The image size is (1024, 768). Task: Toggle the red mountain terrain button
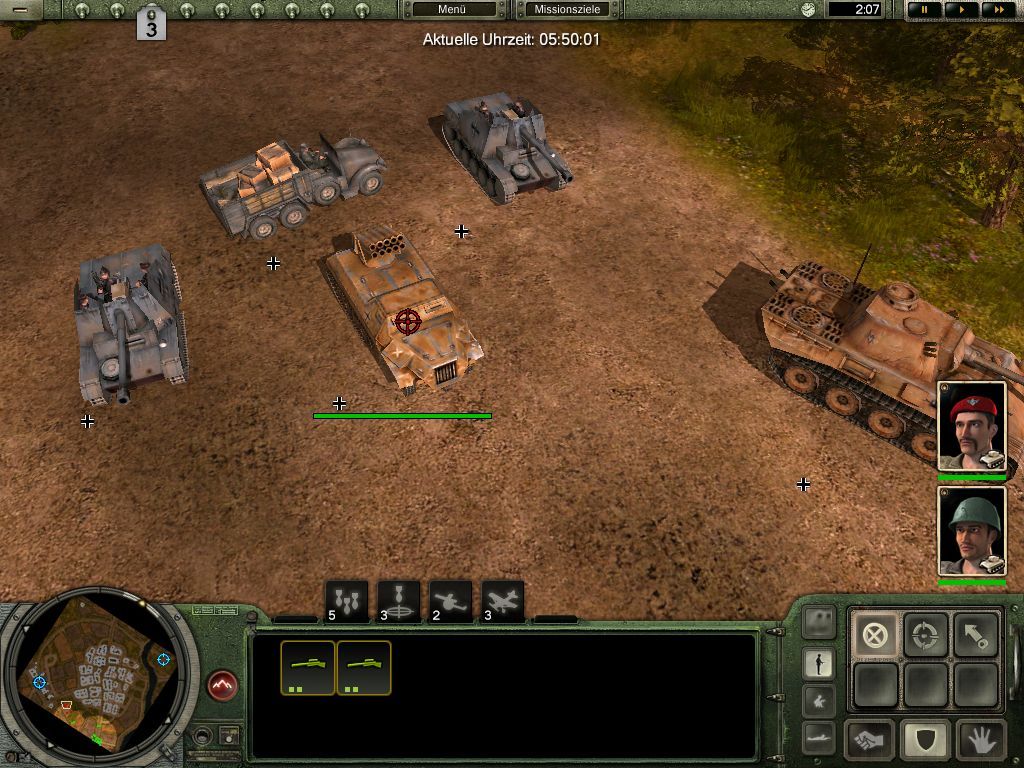(x=223, y=686)
